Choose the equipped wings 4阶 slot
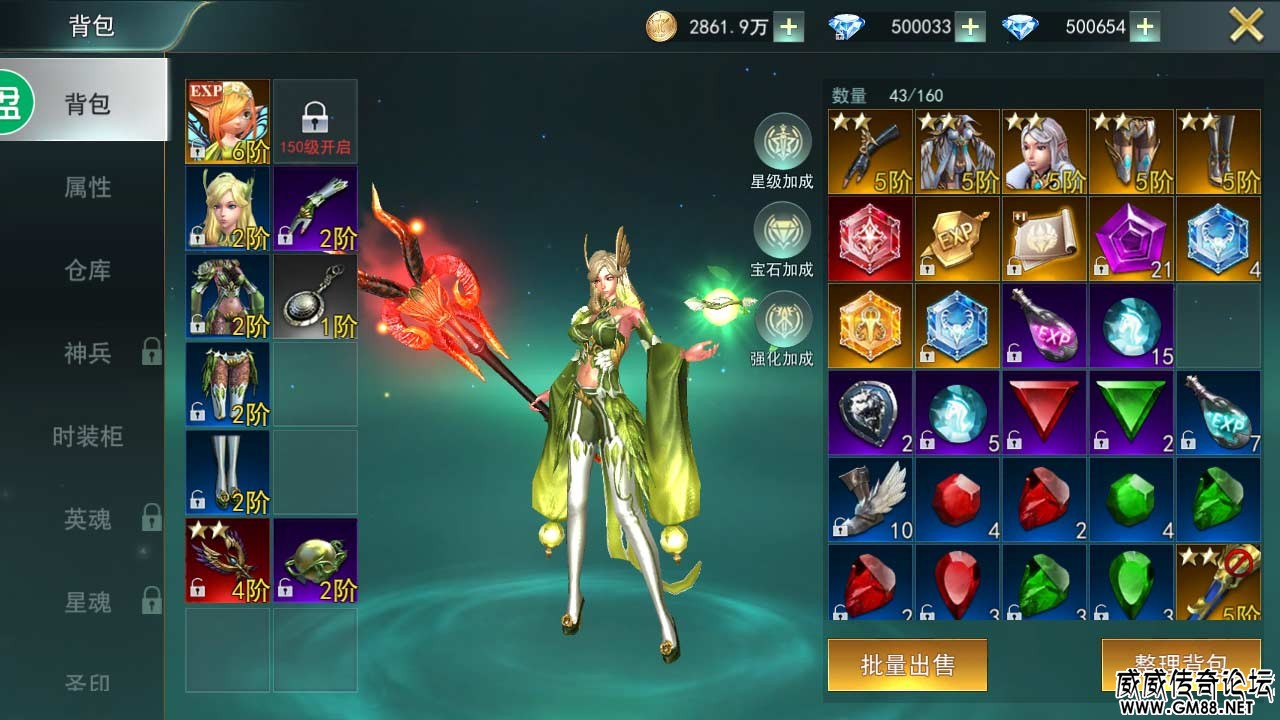Viewport: 1280px width, 720px height. (x=228, y=561)
